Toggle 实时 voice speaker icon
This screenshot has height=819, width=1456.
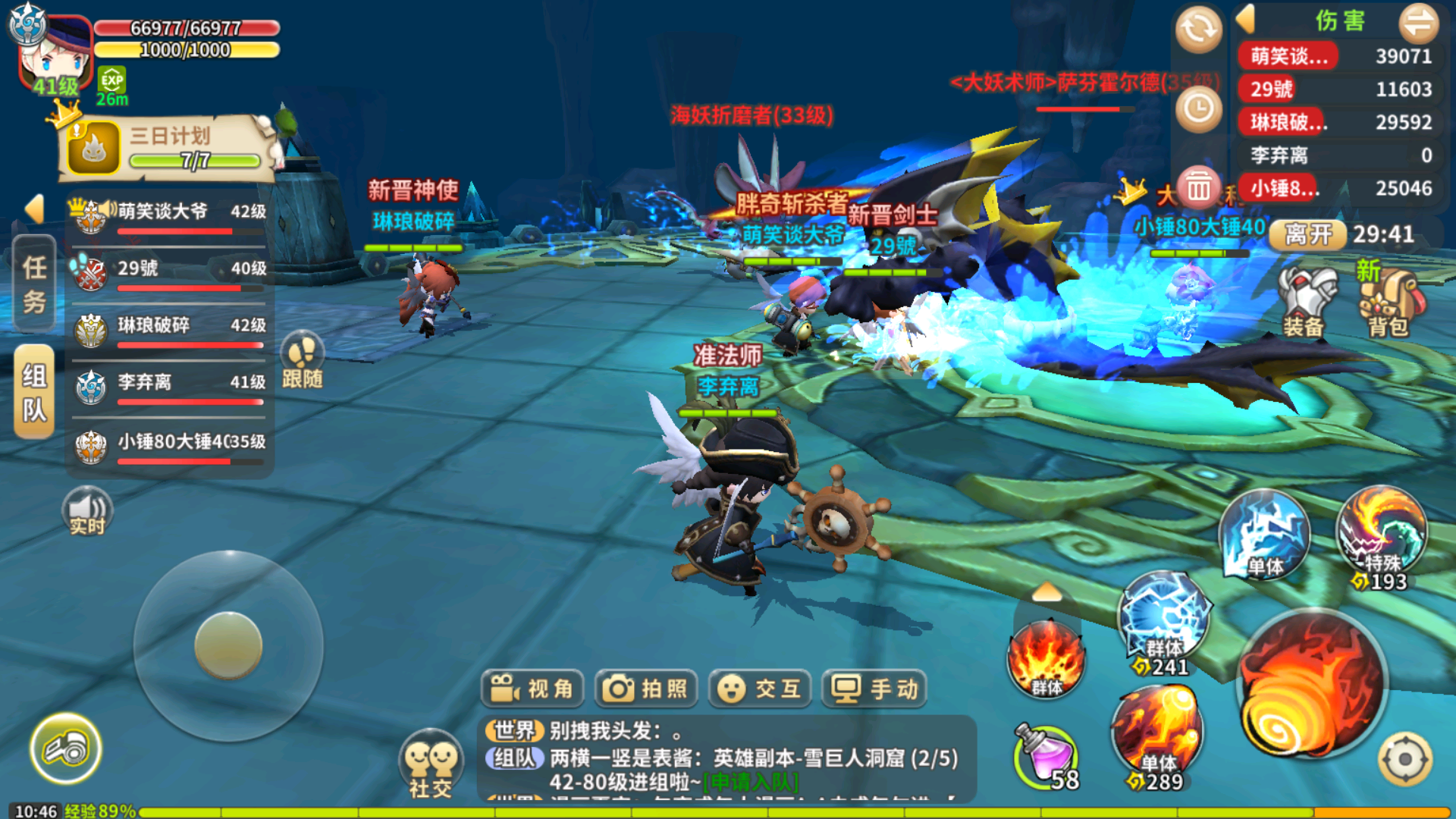pos(87,512)
